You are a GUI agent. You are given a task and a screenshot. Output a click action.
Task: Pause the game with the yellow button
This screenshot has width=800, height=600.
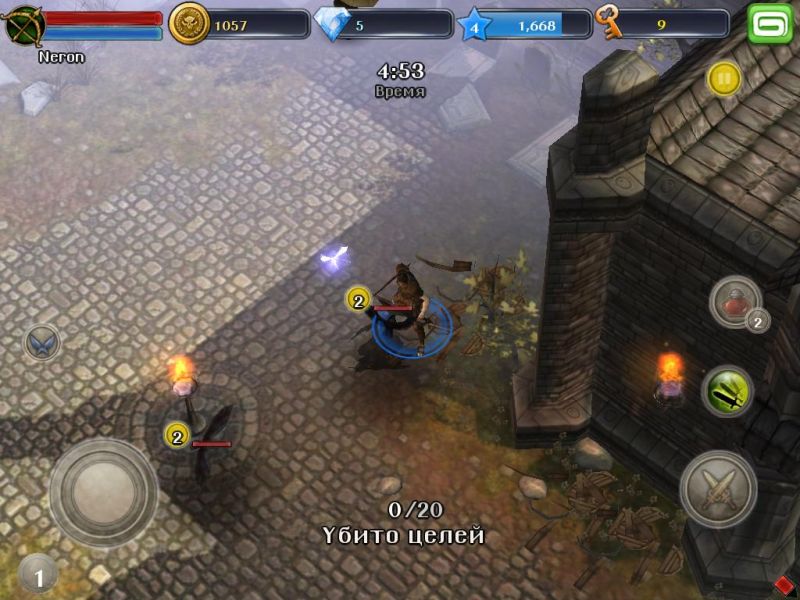pos(723,78)
